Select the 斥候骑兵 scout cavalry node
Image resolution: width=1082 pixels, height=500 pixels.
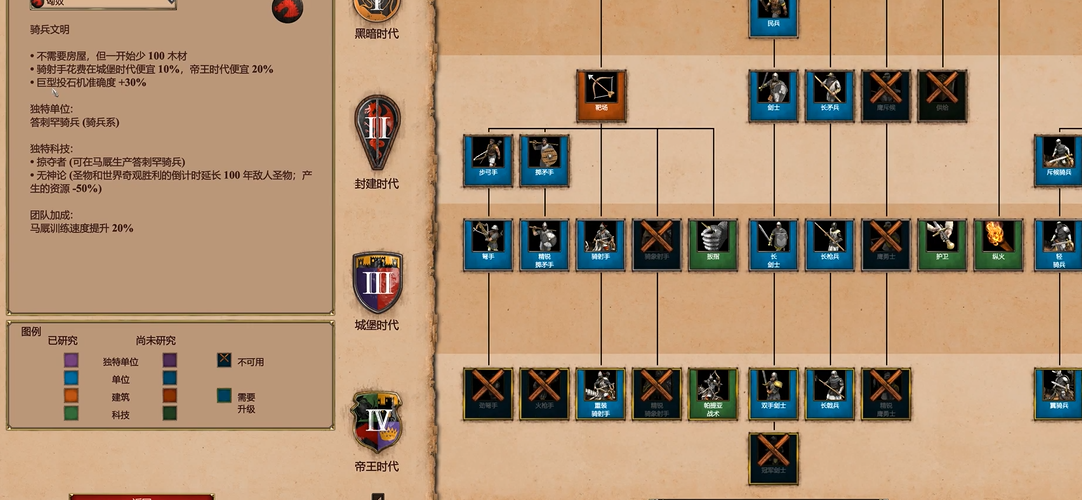pos(1060,161)
